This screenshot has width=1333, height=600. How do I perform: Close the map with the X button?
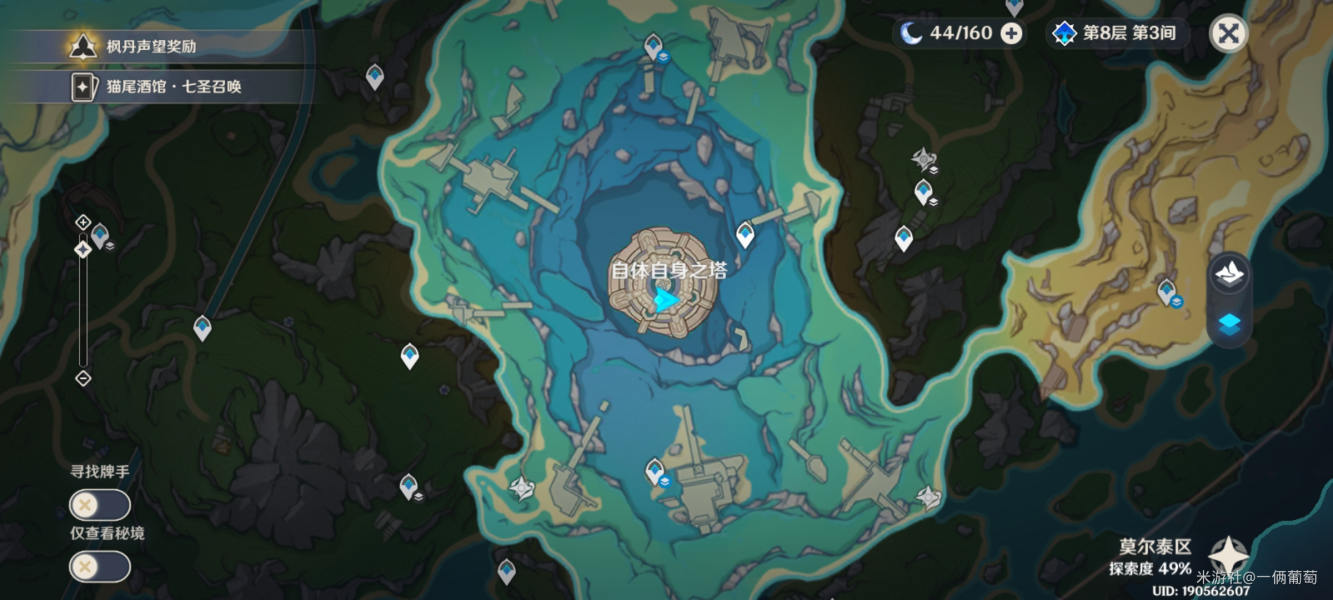pyautogui.click(x=1229, y=33)
